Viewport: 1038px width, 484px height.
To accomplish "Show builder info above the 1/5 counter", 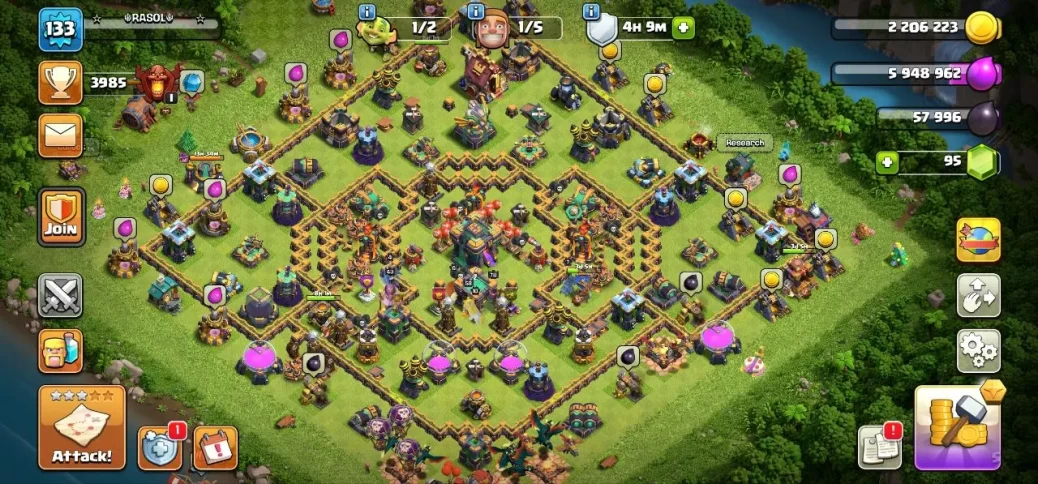I will point(477,12).
